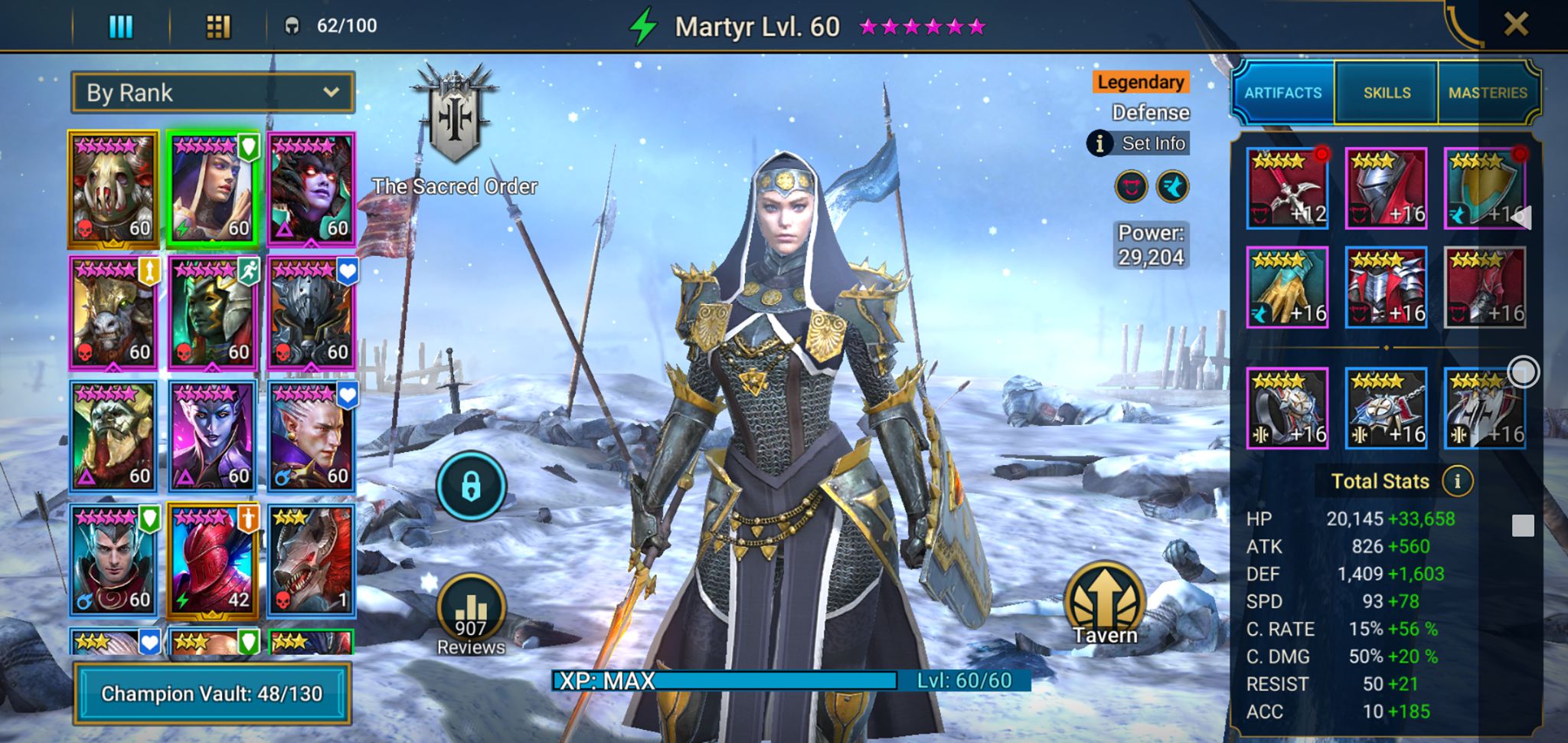
Task: Open the Total Stats info icon
Action: click(1457, 481)
